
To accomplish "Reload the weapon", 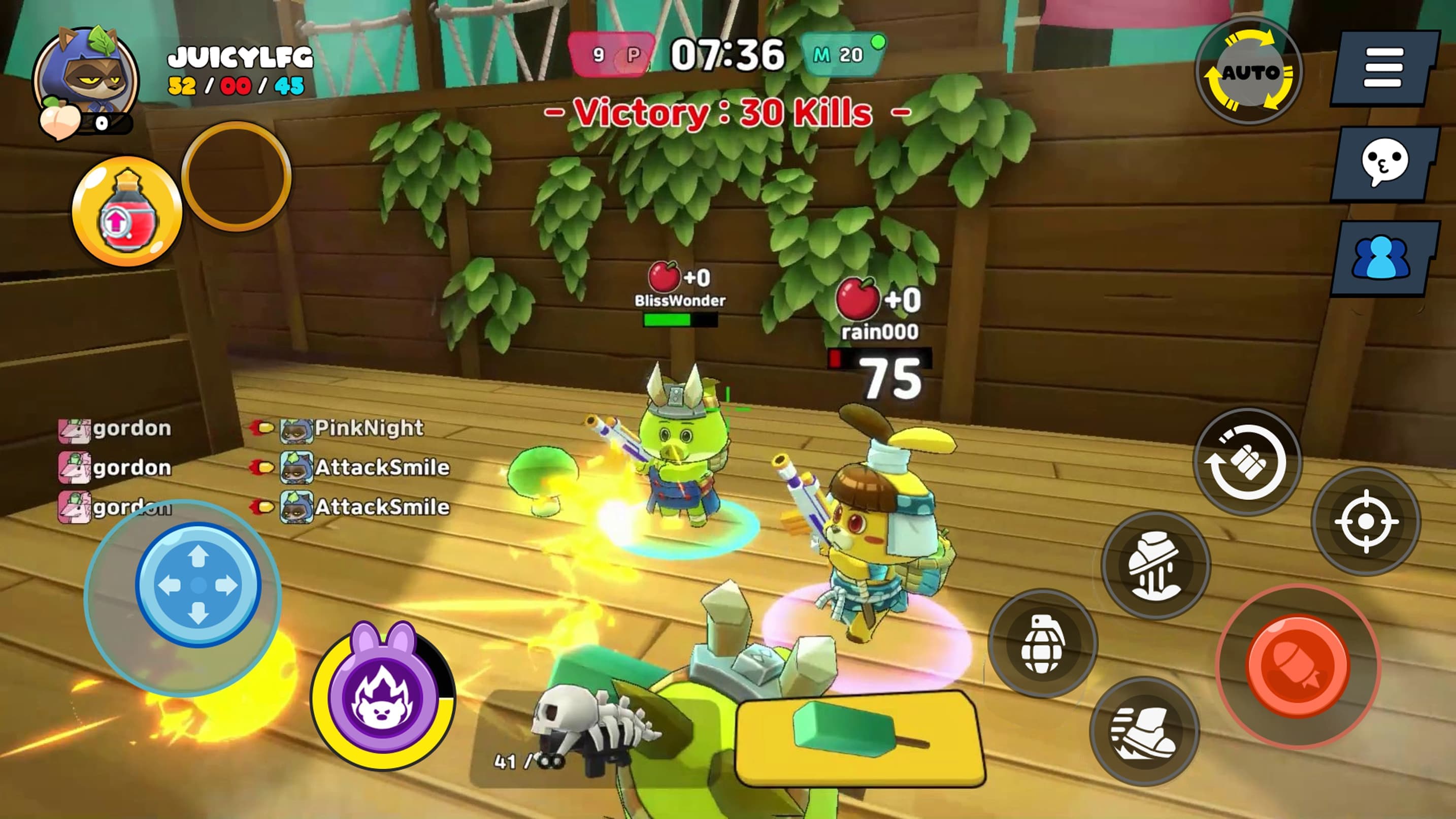I will (1247, 462).
